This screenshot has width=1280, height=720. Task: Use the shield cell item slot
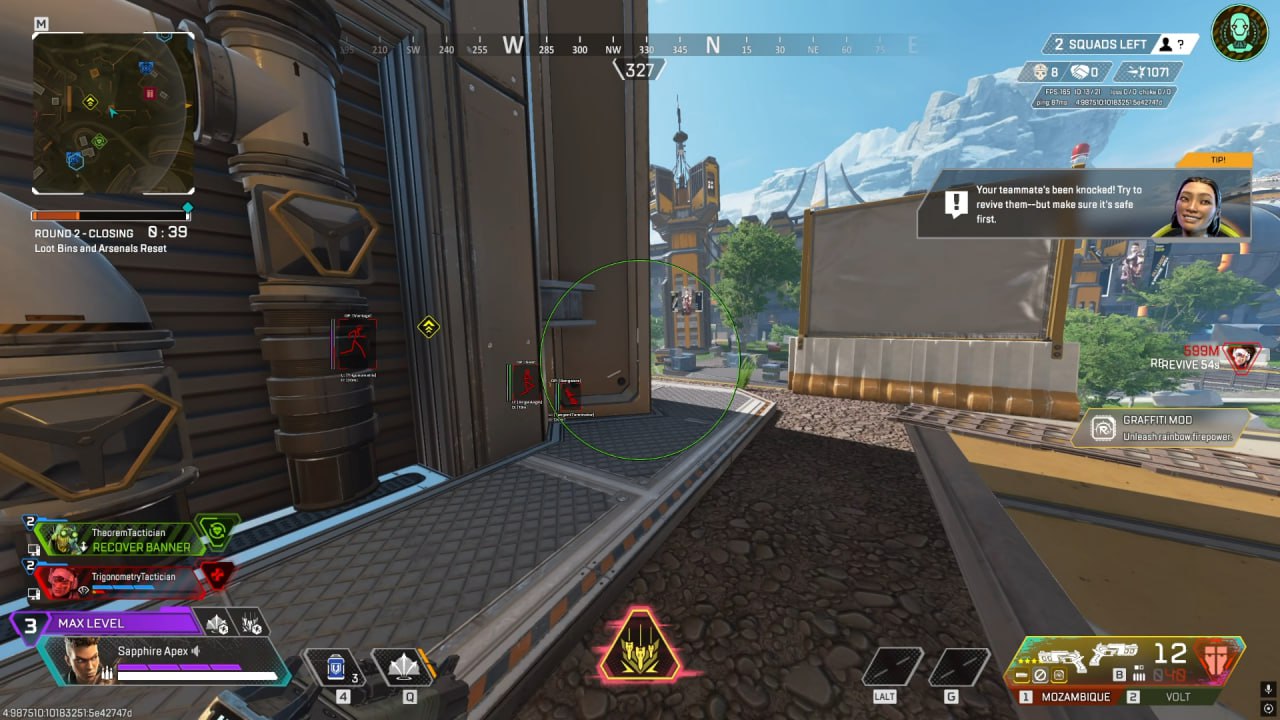coord(336,666)
